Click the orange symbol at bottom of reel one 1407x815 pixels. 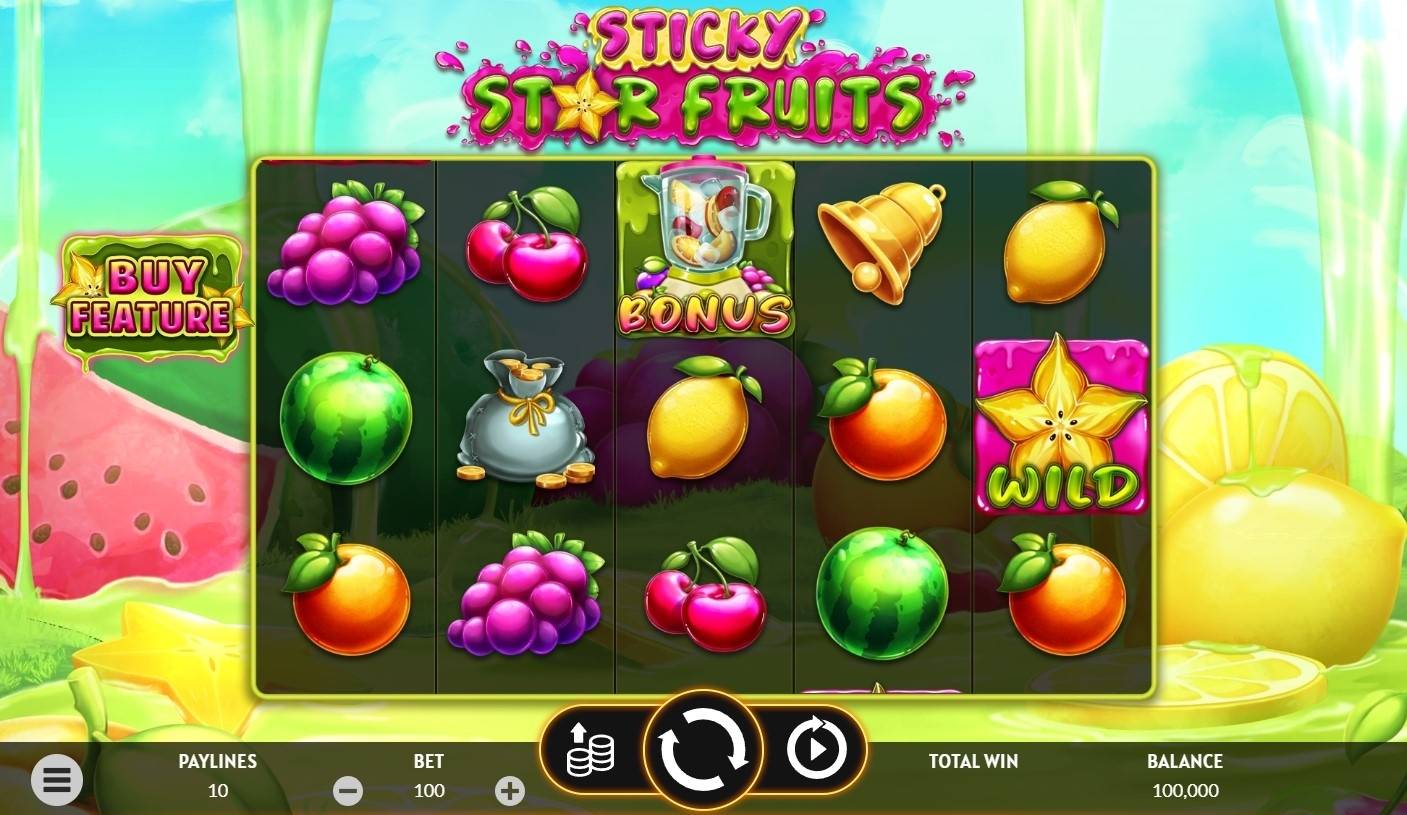(348, 600)
